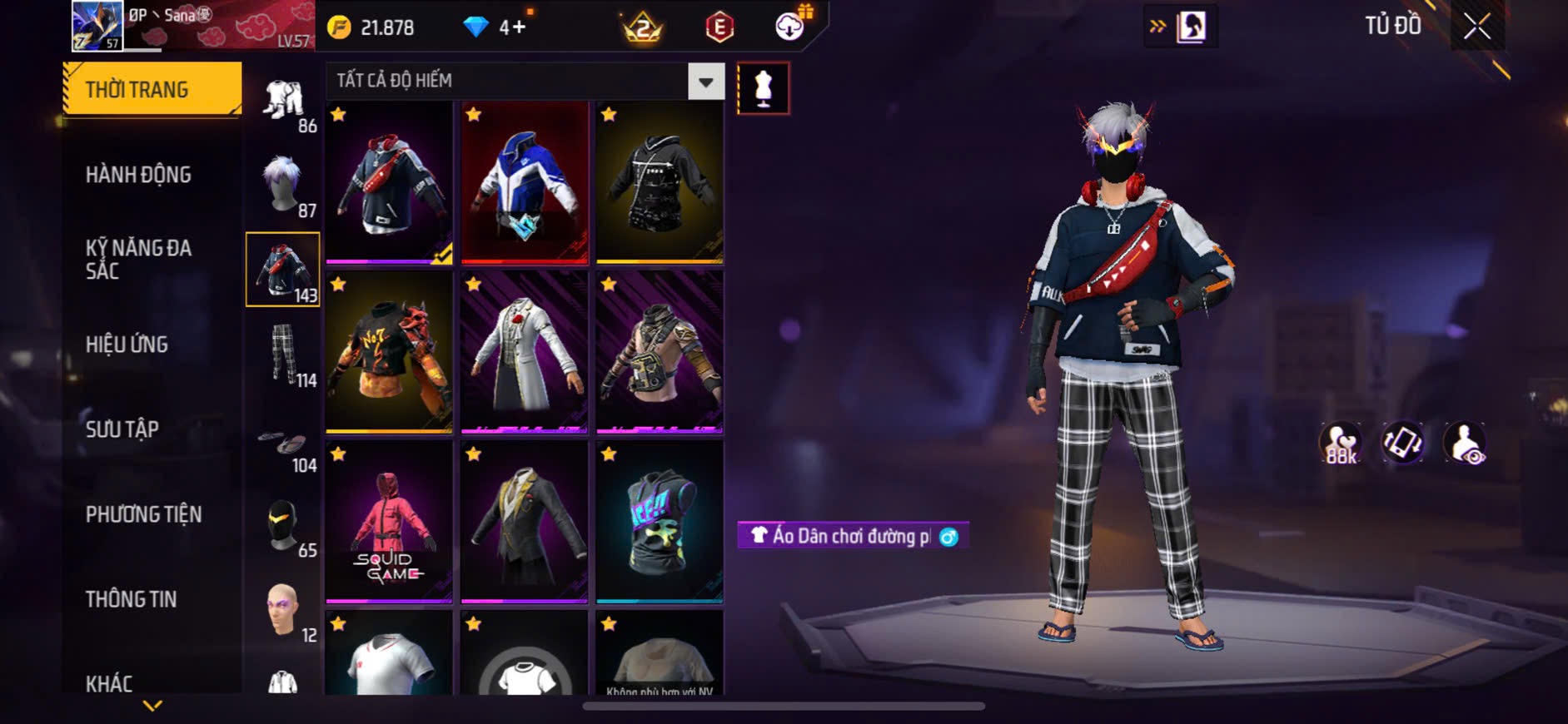1568x724 pixels.
Task: Select the hair category icon
Action: [283, 185]
